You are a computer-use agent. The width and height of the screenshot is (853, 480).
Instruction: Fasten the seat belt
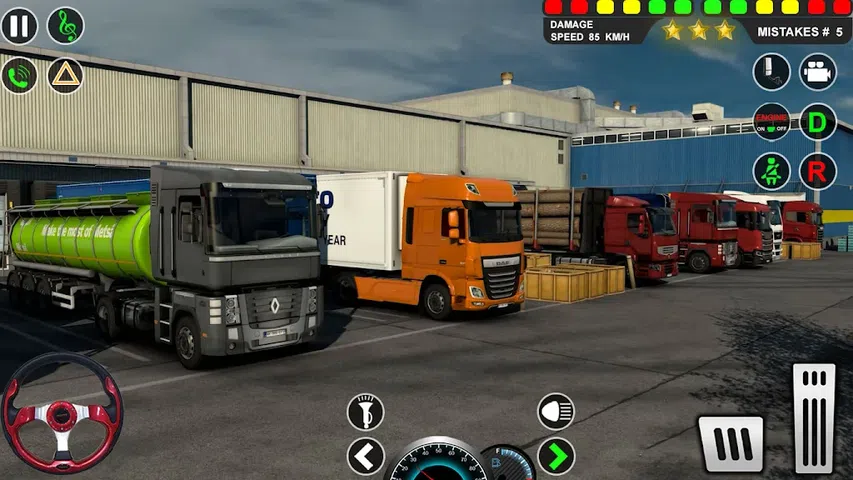coord(771,171)
